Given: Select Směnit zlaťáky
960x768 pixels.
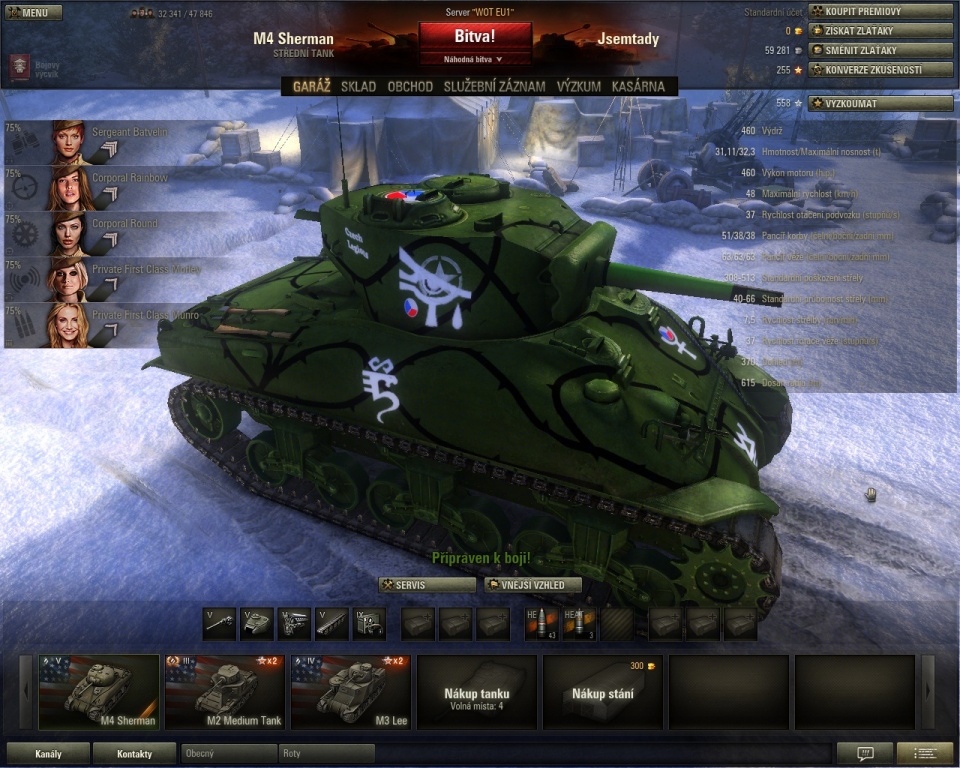Looking at the screenshot, I should pos(880,50).
